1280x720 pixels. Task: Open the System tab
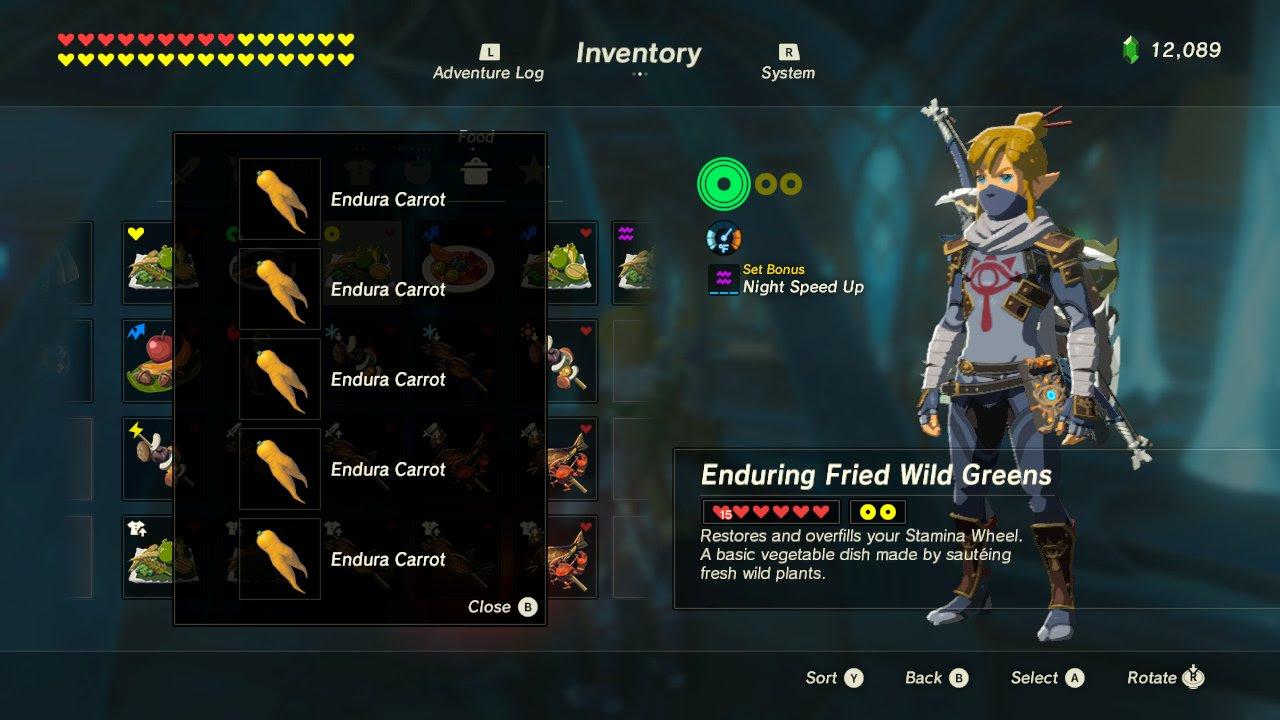[788, 63]
